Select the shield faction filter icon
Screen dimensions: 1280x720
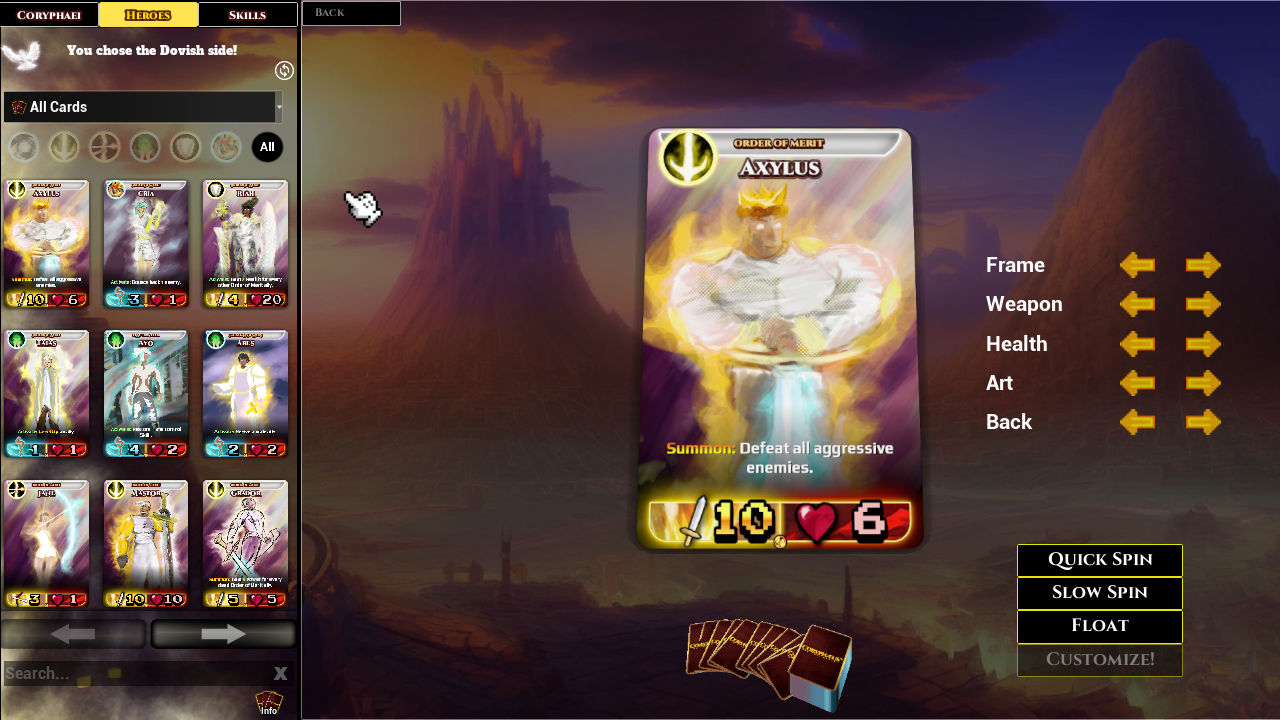[183, 147]
